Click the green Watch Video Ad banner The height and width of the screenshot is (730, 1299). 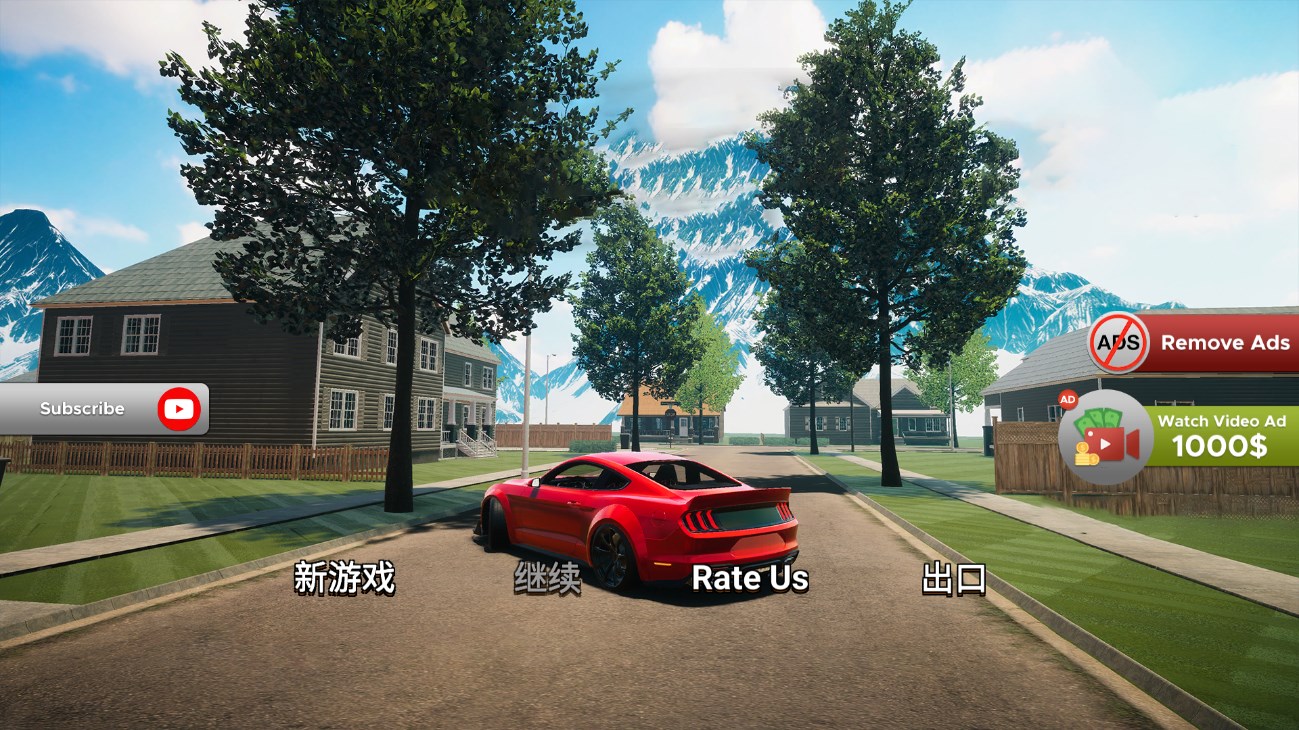[x=1220, y=435]
